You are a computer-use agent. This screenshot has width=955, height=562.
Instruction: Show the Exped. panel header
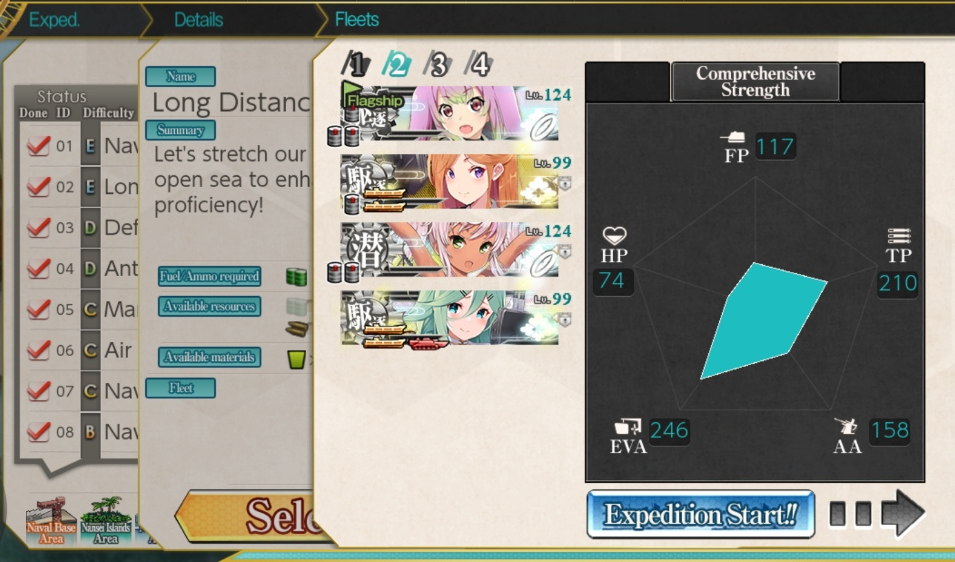coord(54,19)
